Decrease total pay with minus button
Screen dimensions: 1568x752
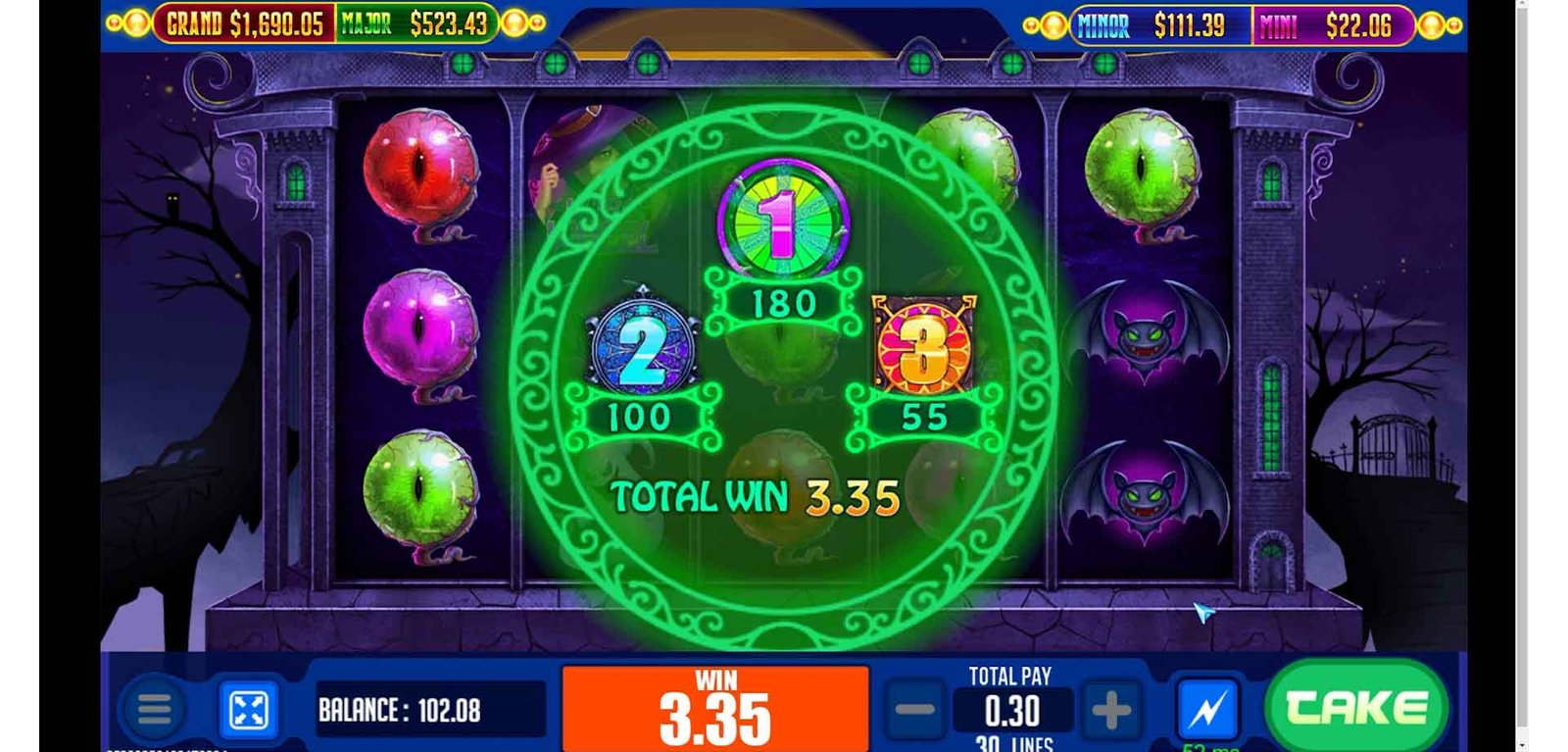(x=915, y=710)
